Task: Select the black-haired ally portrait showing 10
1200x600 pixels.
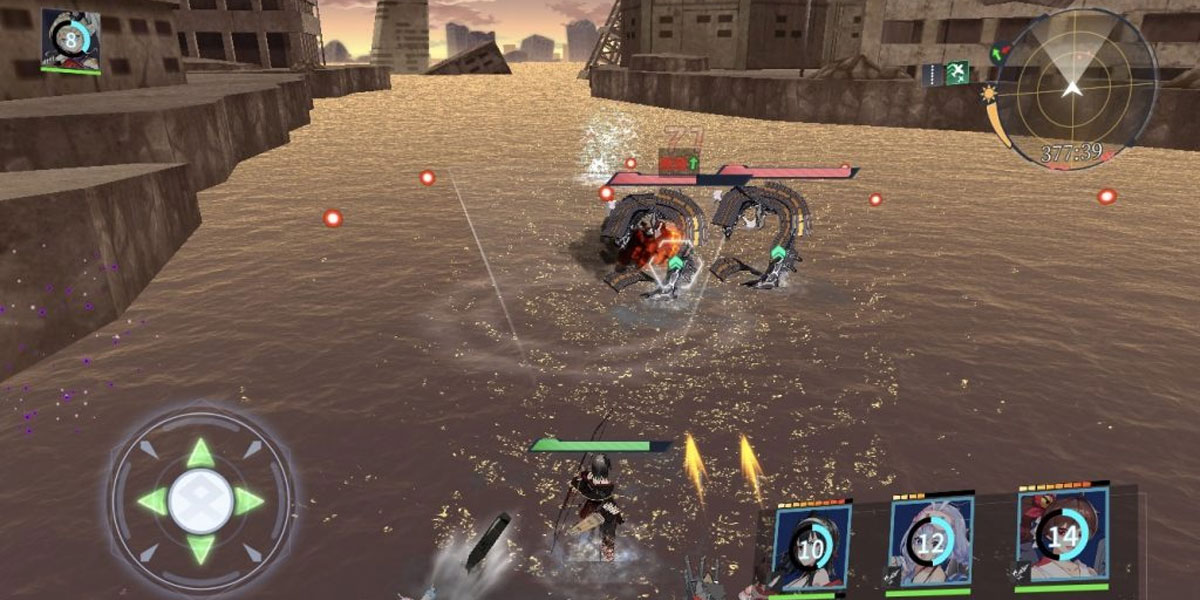Action: (x=811, y=547)
